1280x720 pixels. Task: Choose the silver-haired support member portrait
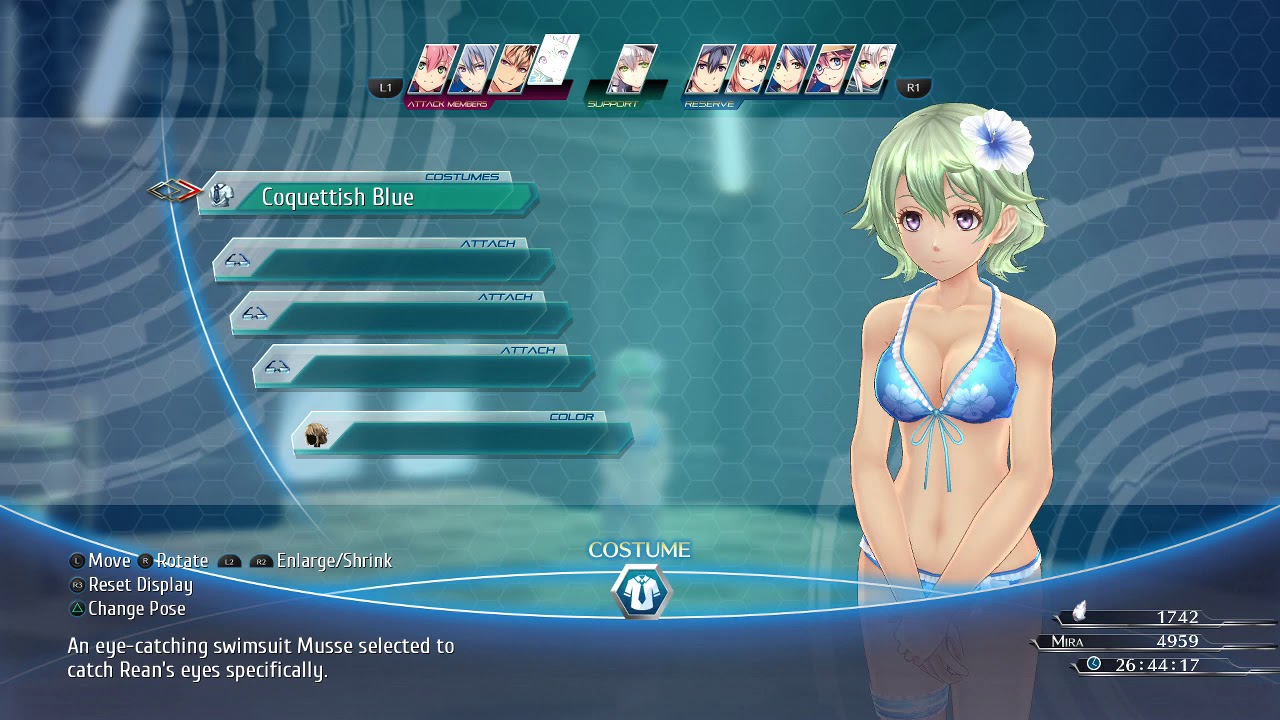pyautogui.click(x=633, y=70)
